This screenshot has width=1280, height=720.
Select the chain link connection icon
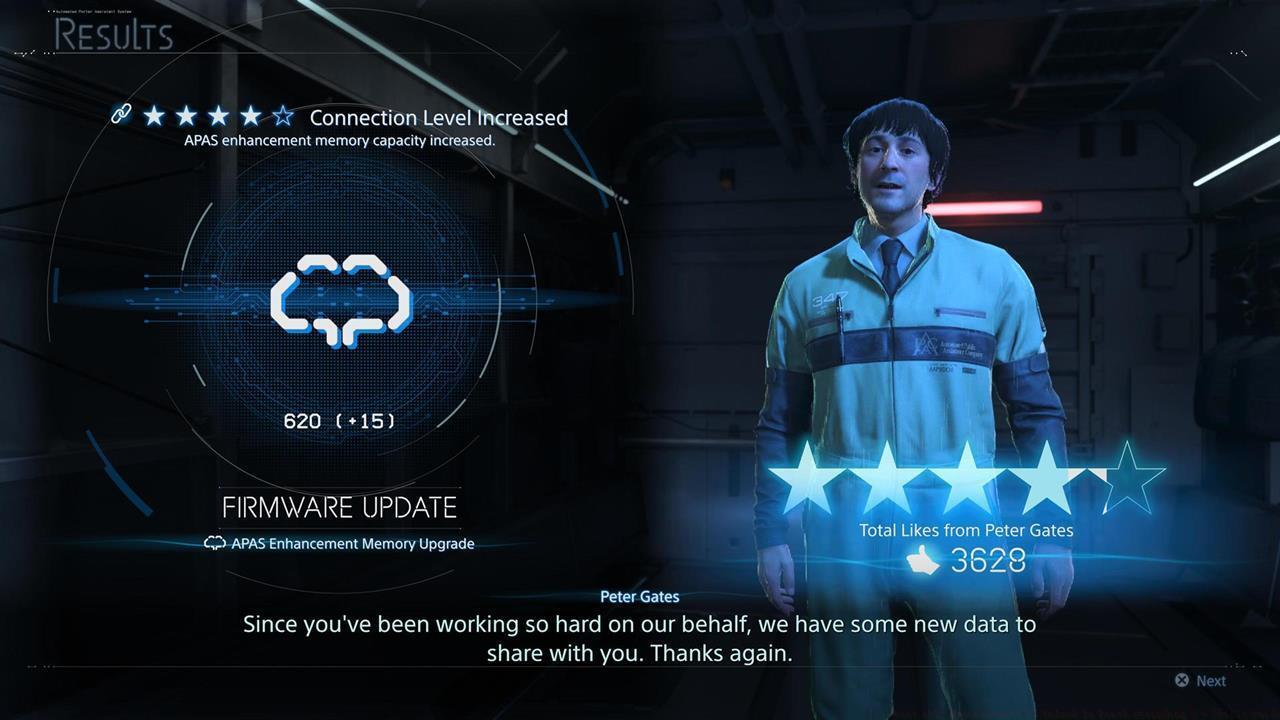click(121, 115)
